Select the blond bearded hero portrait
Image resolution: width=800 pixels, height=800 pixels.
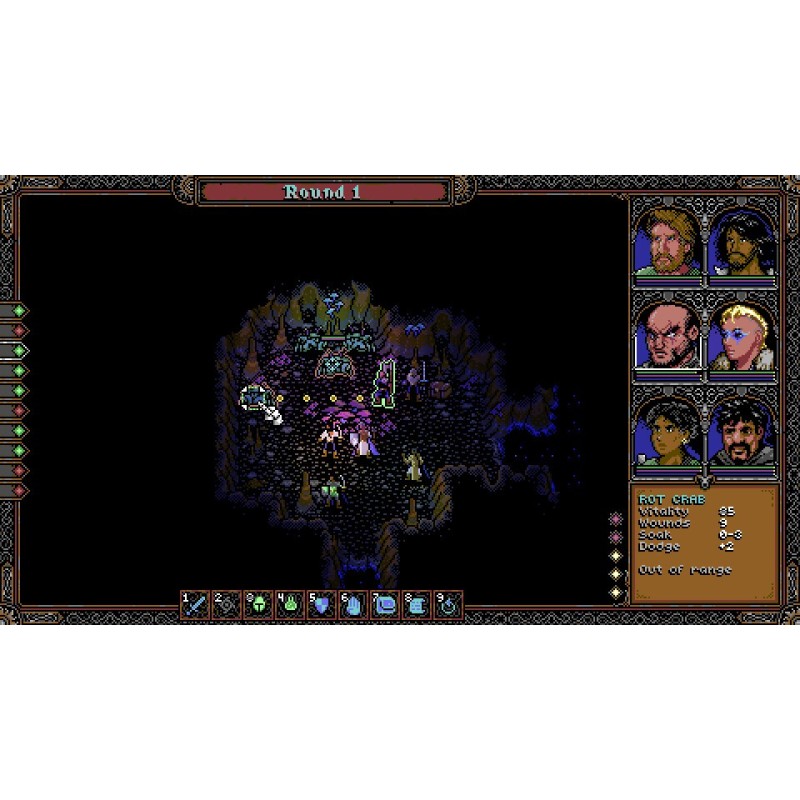tap(667, 241)
